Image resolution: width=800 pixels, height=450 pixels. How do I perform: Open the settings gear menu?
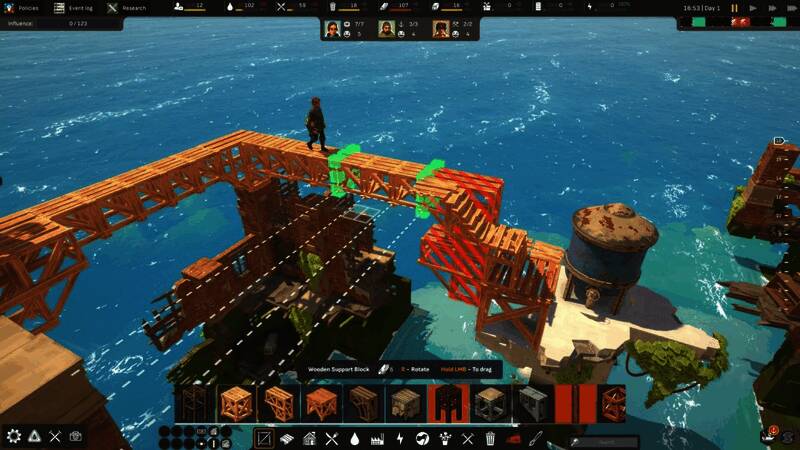pyautogui.click(x=14, y=436)
